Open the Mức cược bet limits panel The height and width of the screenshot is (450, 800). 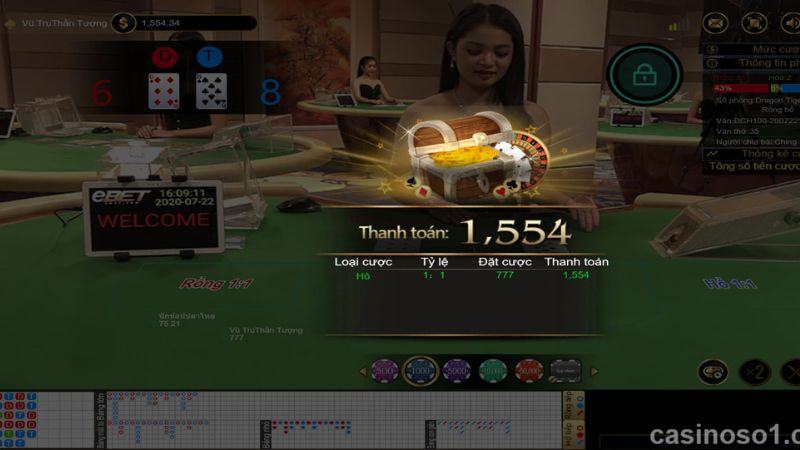pyautogui.click(x=755, y=48)
